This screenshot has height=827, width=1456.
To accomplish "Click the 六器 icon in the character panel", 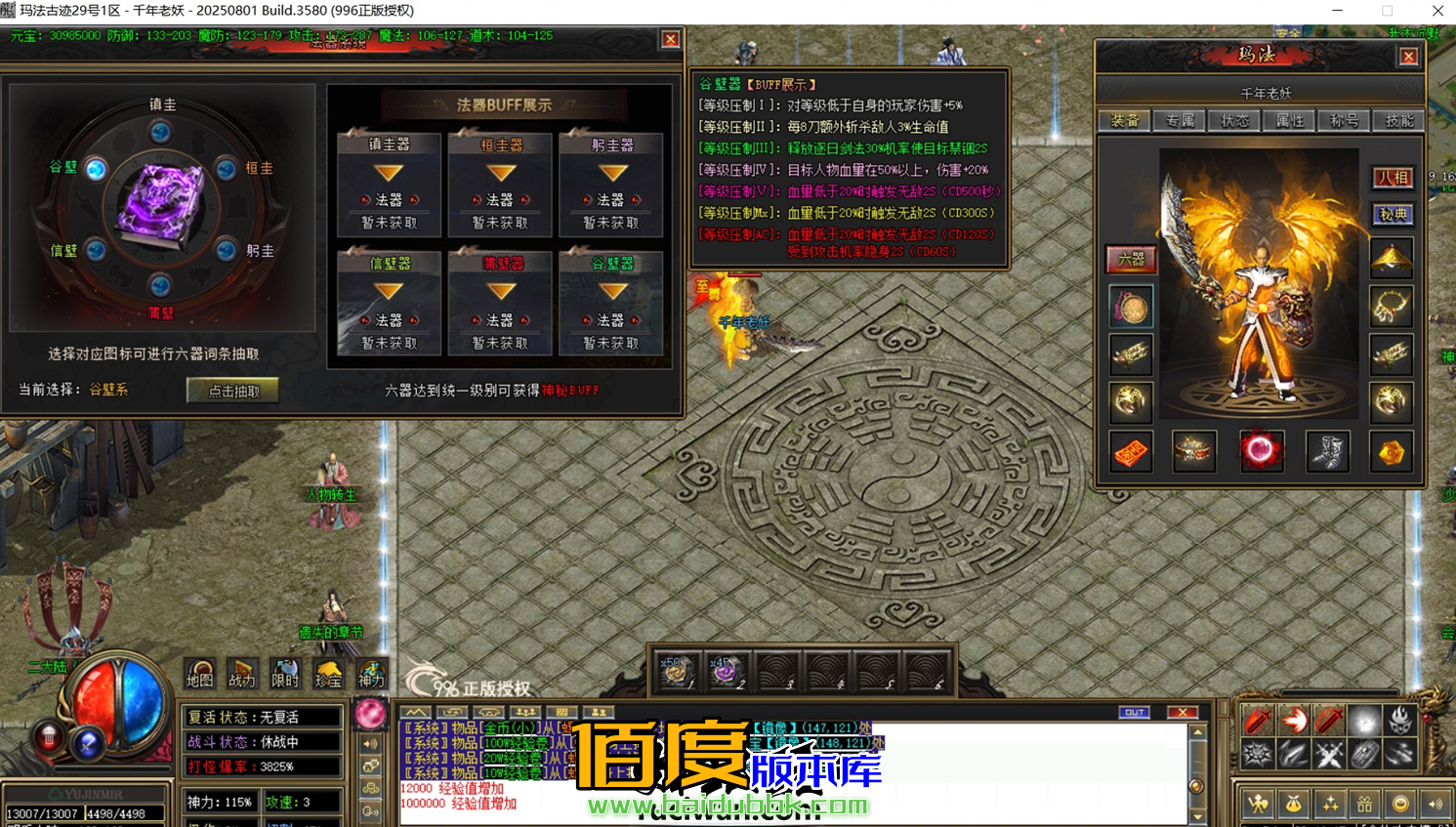I will pyautogui.click(x=1130, y=259).
